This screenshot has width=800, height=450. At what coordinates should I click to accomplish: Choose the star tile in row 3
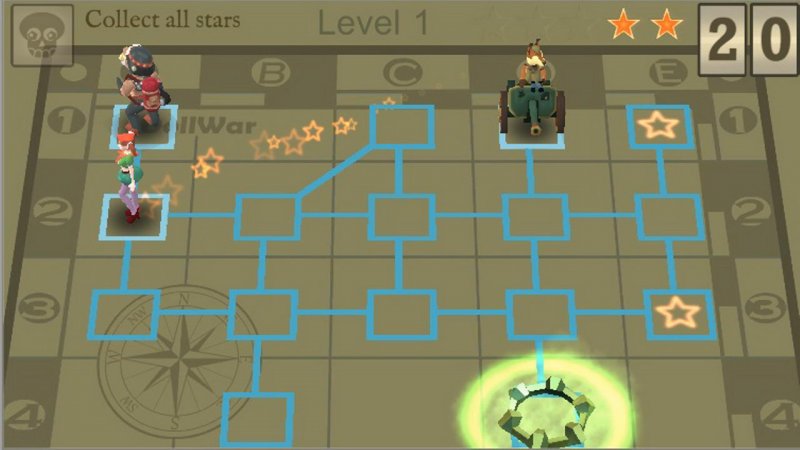tap(678, 313)
